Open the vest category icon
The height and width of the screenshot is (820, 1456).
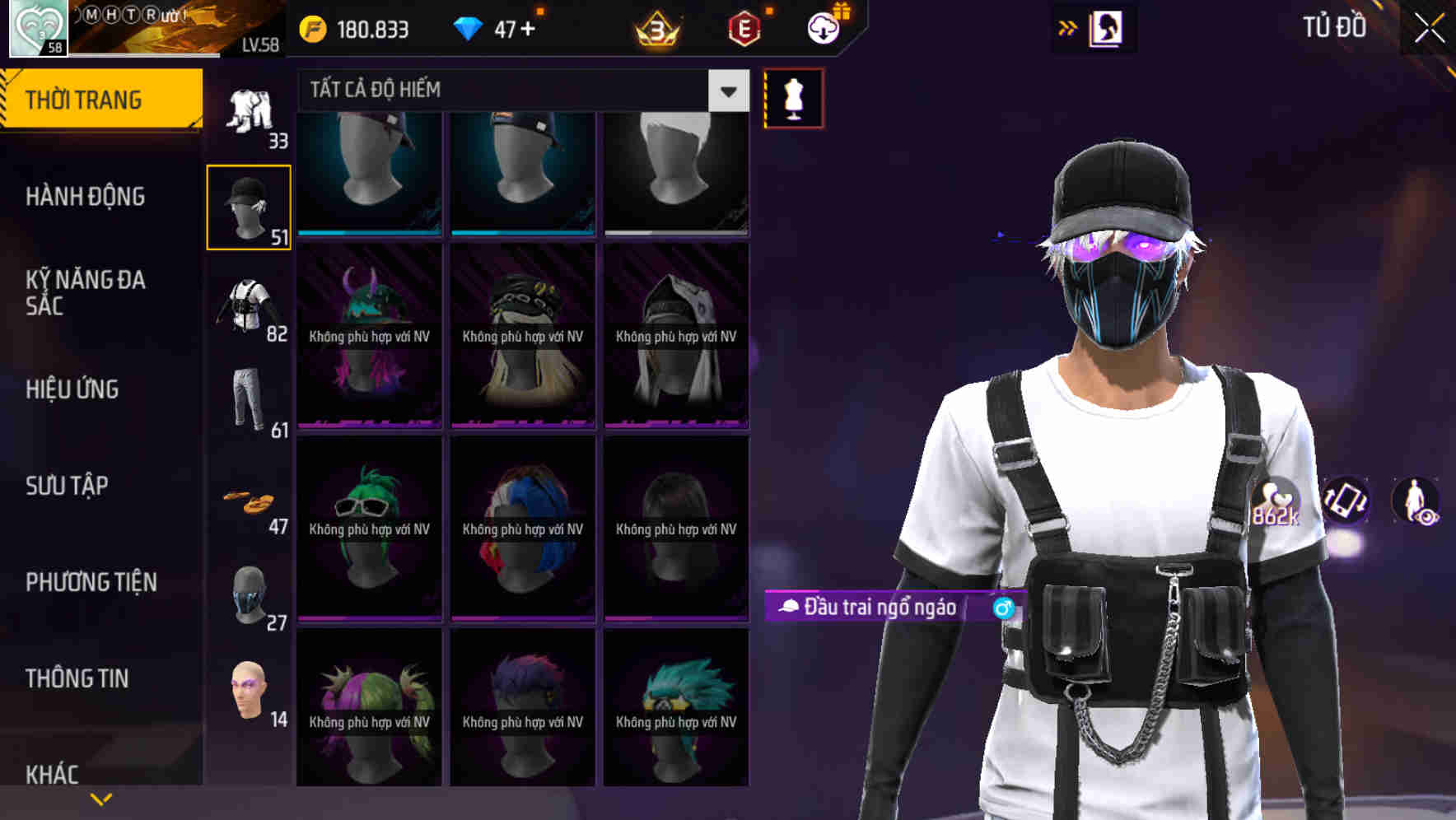point(250,305)
